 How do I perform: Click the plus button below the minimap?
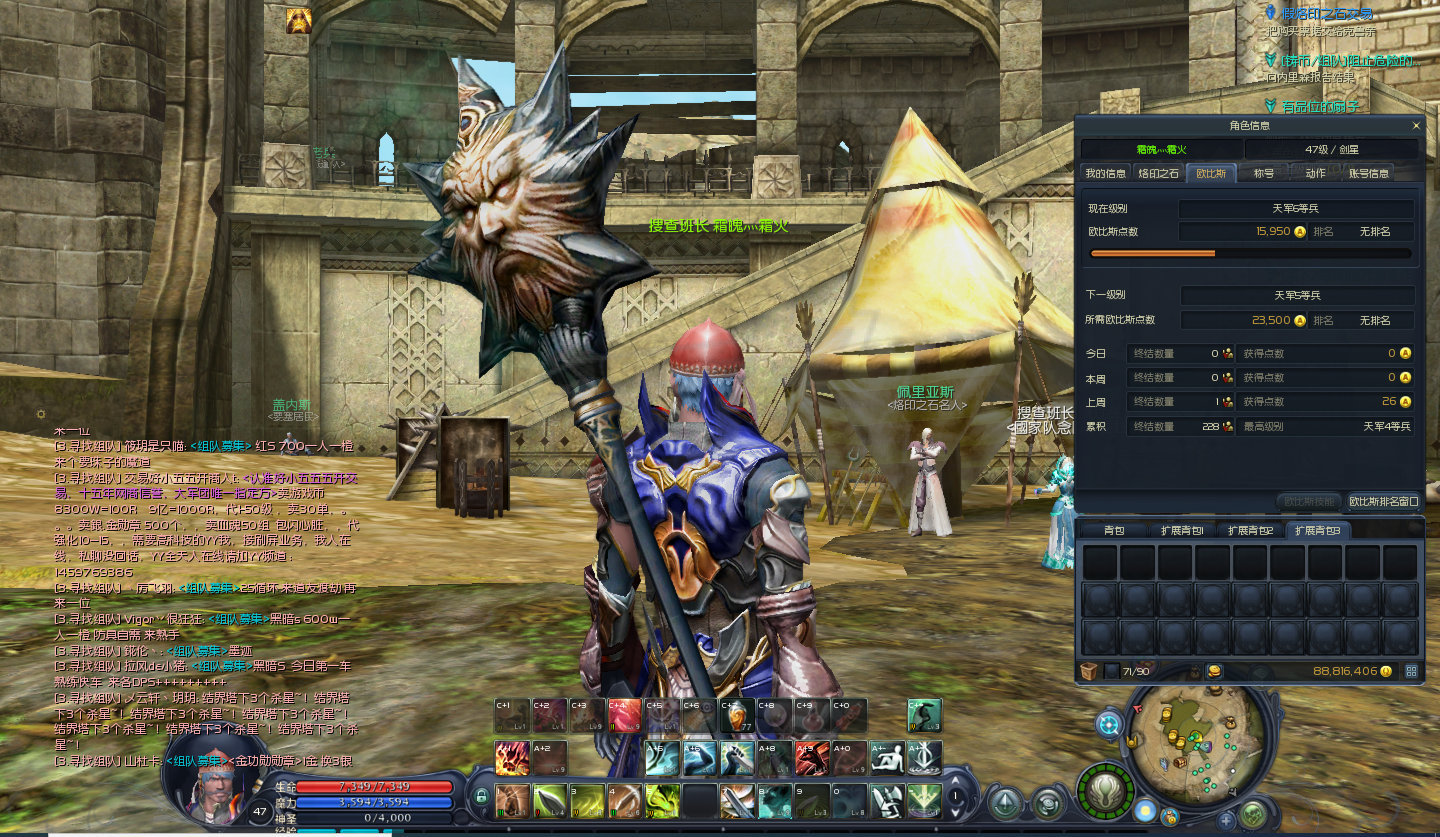click(x=1226, y=820)
